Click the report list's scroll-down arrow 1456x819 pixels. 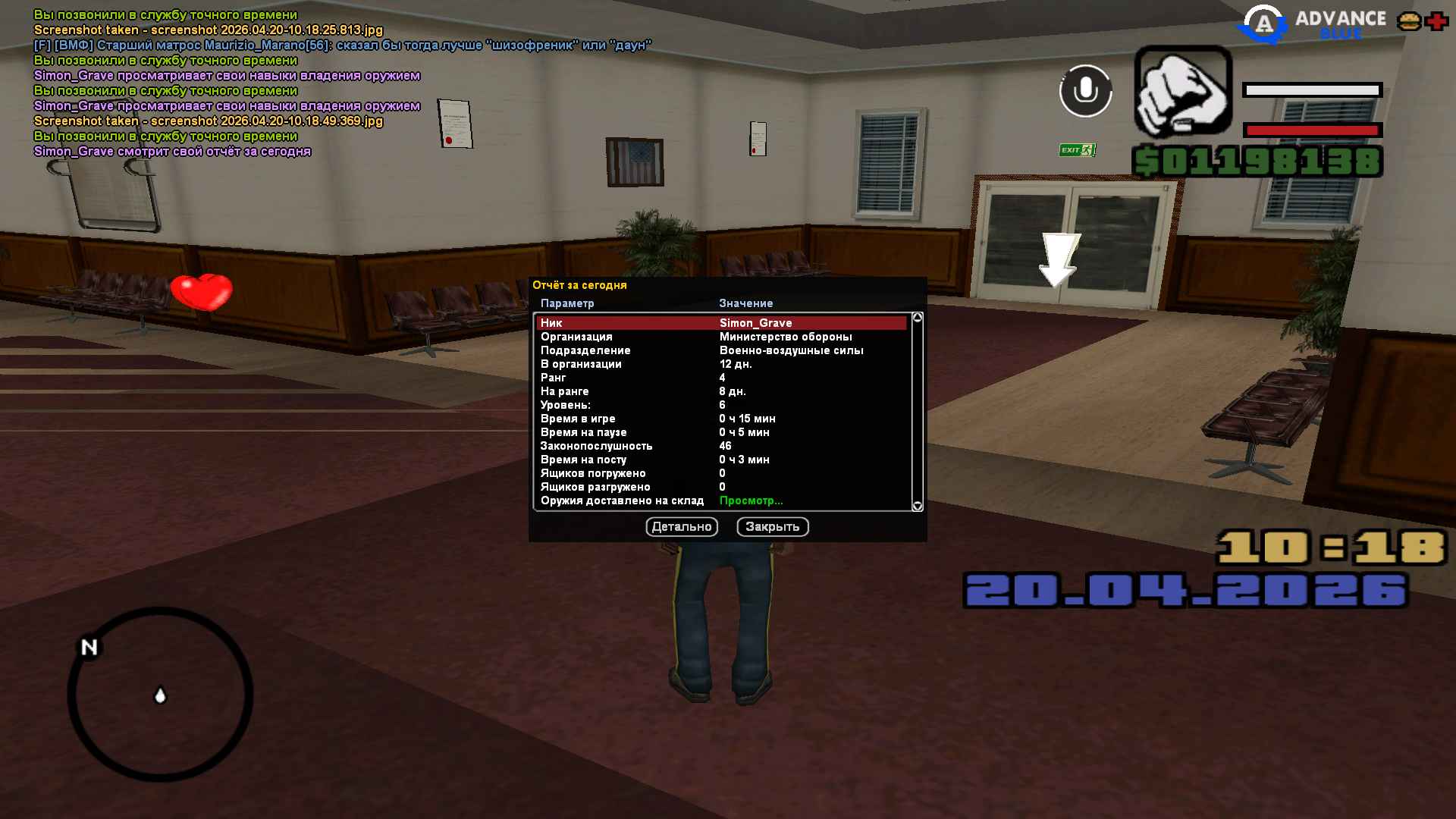pos(918,506)
